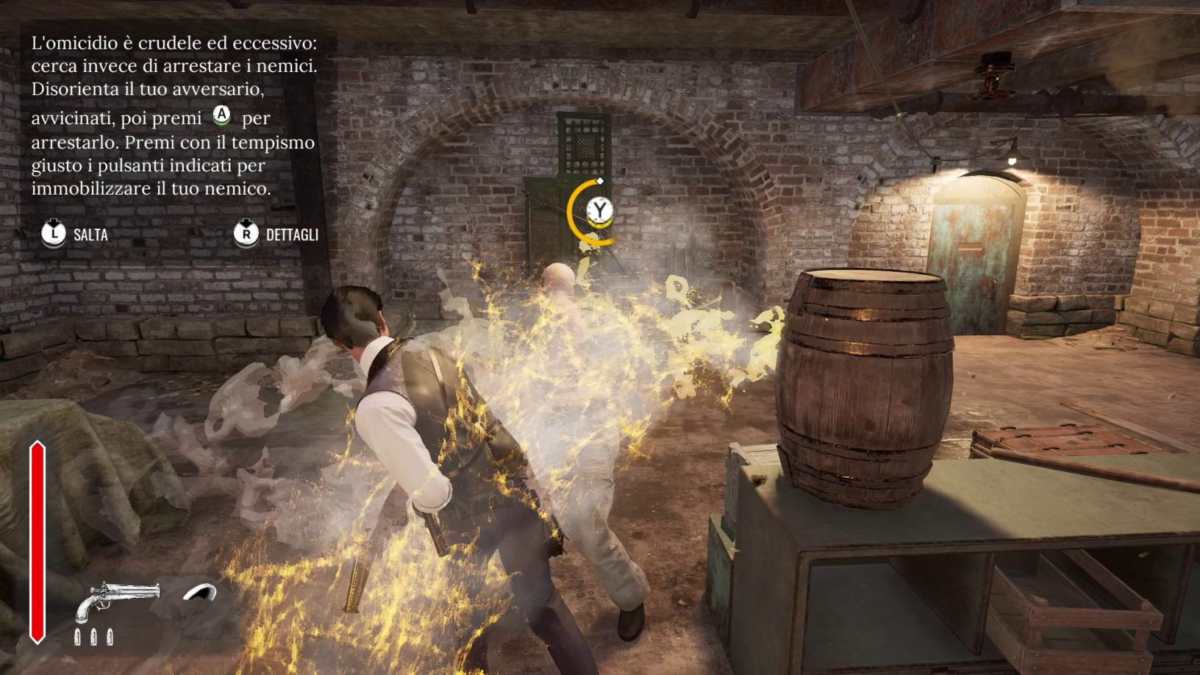Select the revolver weapon icon
Screen dimensions: 1200x675
coord(116,599)
